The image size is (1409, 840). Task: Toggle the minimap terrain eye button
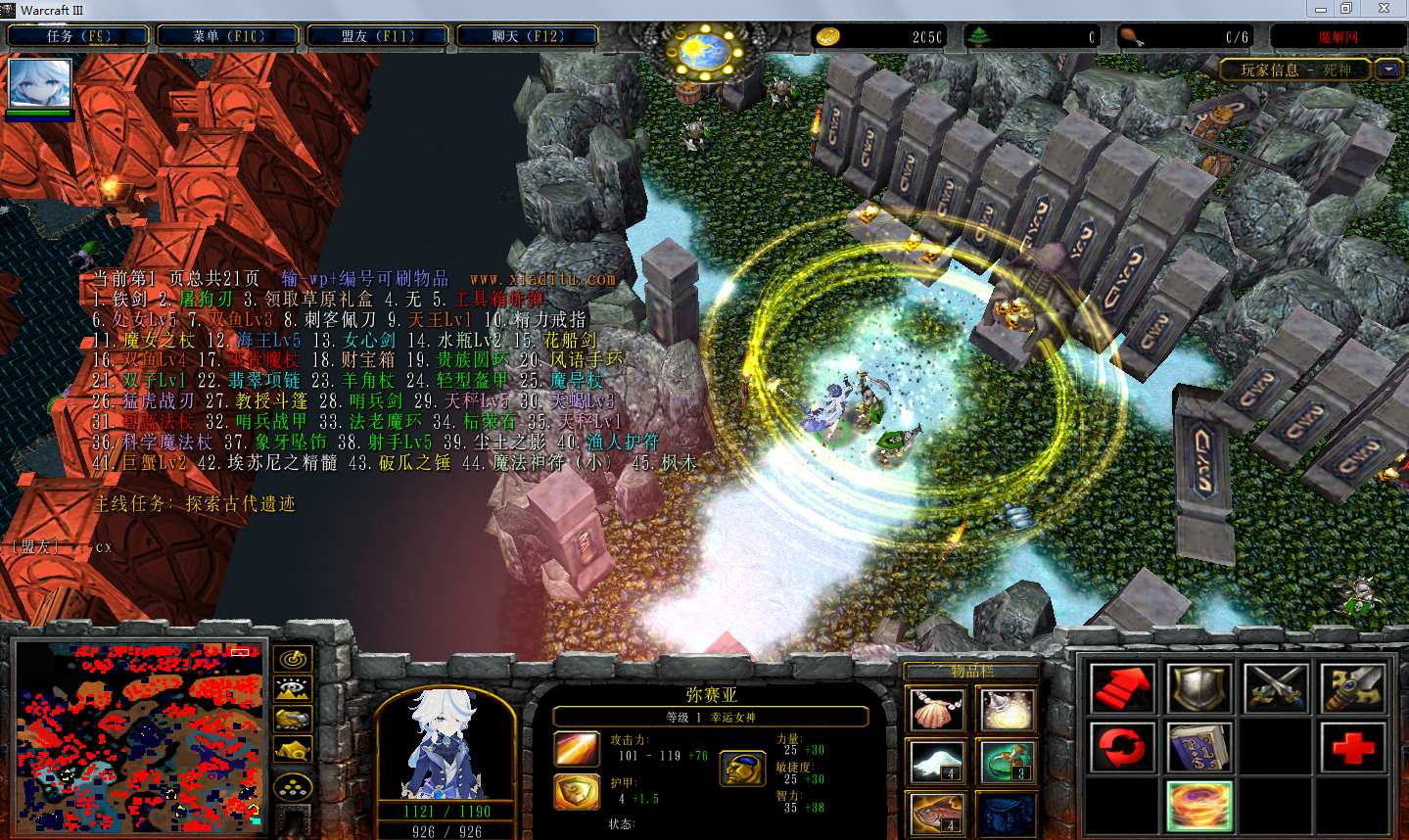[x=293, y=688]
